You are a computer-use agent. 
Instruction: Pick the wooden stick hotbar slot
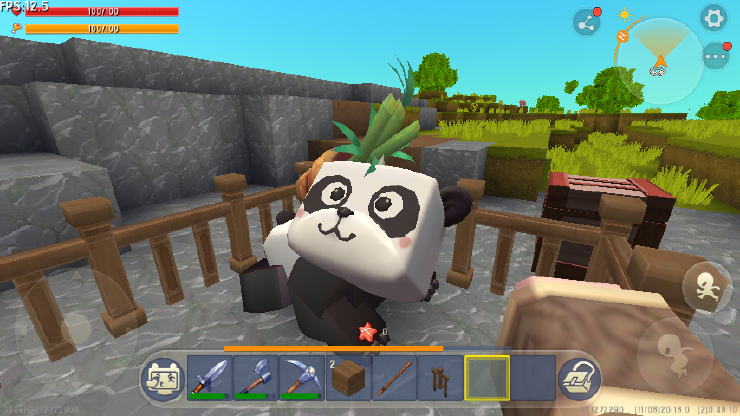(394, 378)
